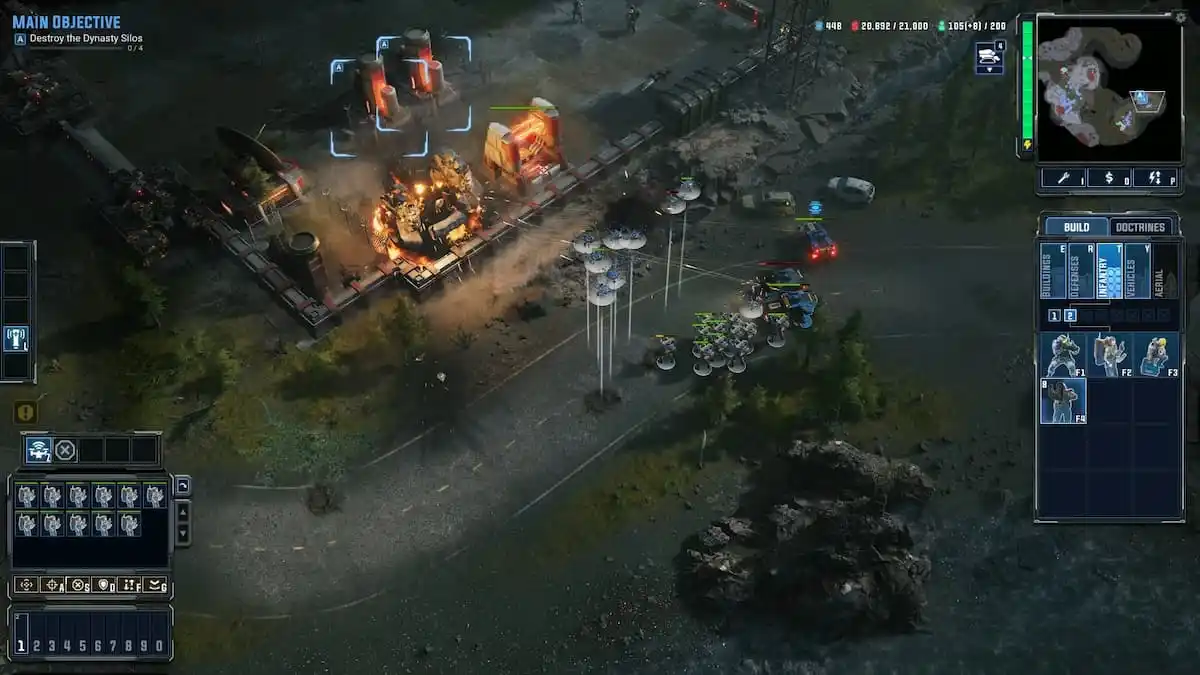Select production structure tab 2
This screenshot has height=675, width=1200.
(x=1071, y=316)
